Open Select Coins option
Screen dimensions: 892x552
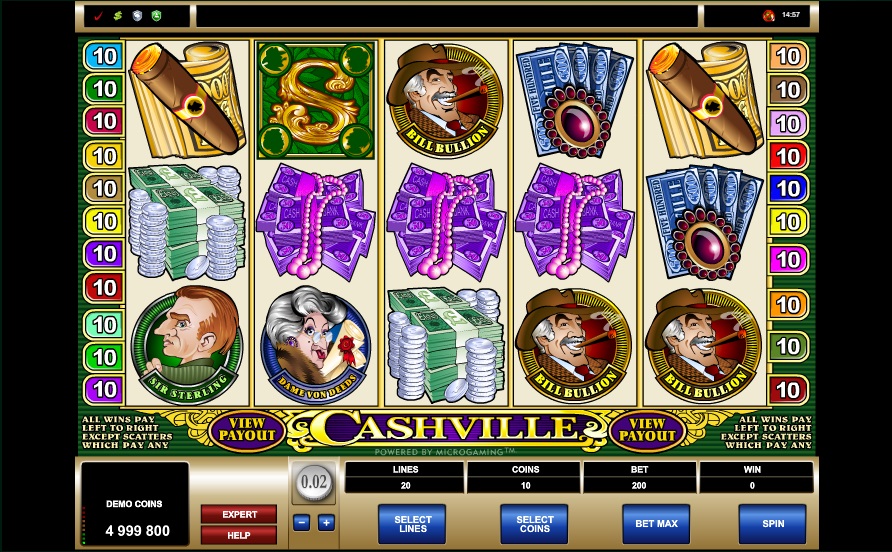[x=534, y=523]
